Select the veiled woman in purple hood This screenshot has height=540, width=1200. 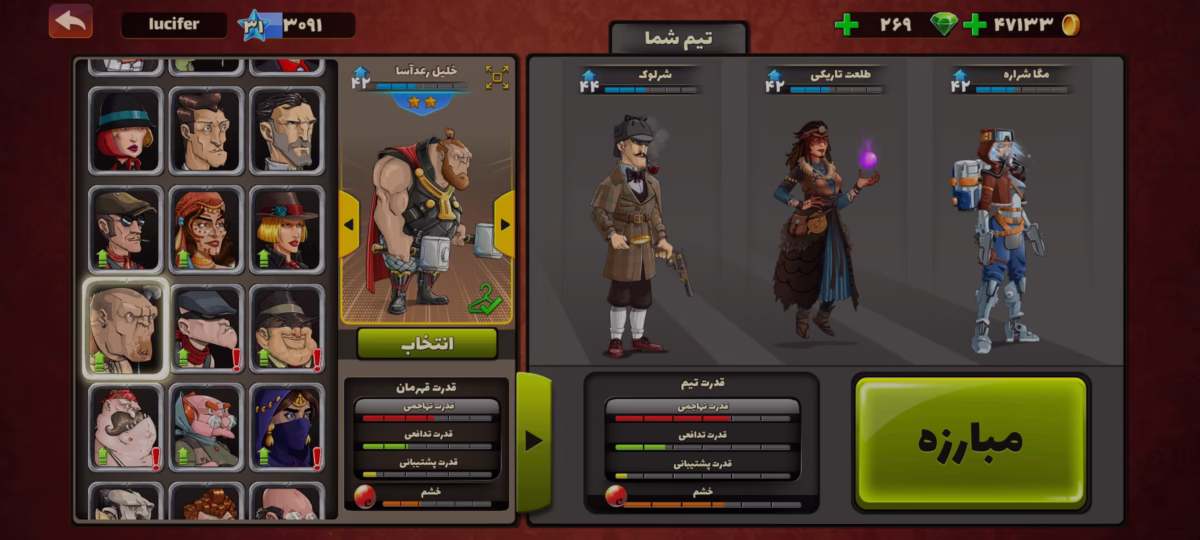286,428
